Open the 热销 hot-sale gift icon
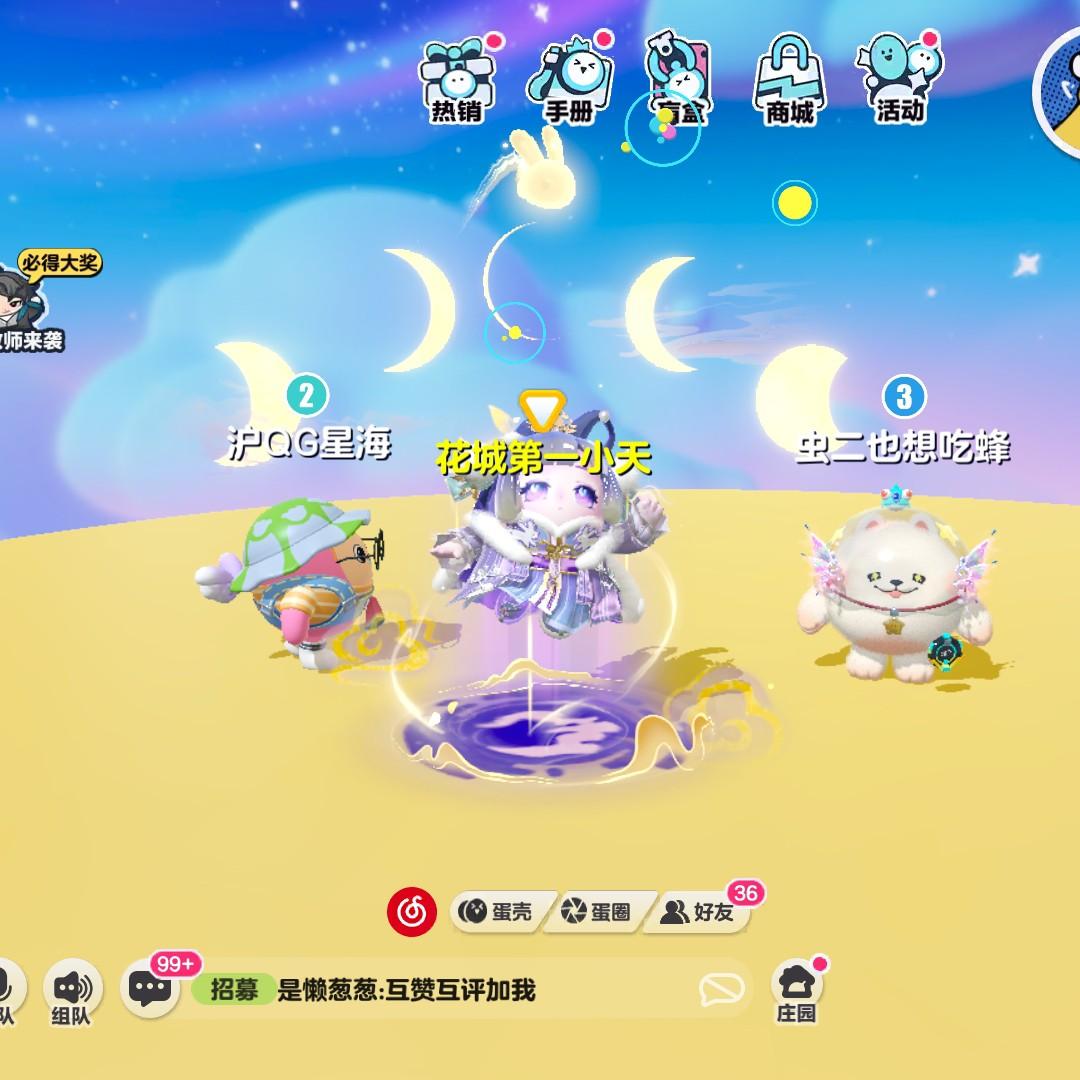 point(457,80)
